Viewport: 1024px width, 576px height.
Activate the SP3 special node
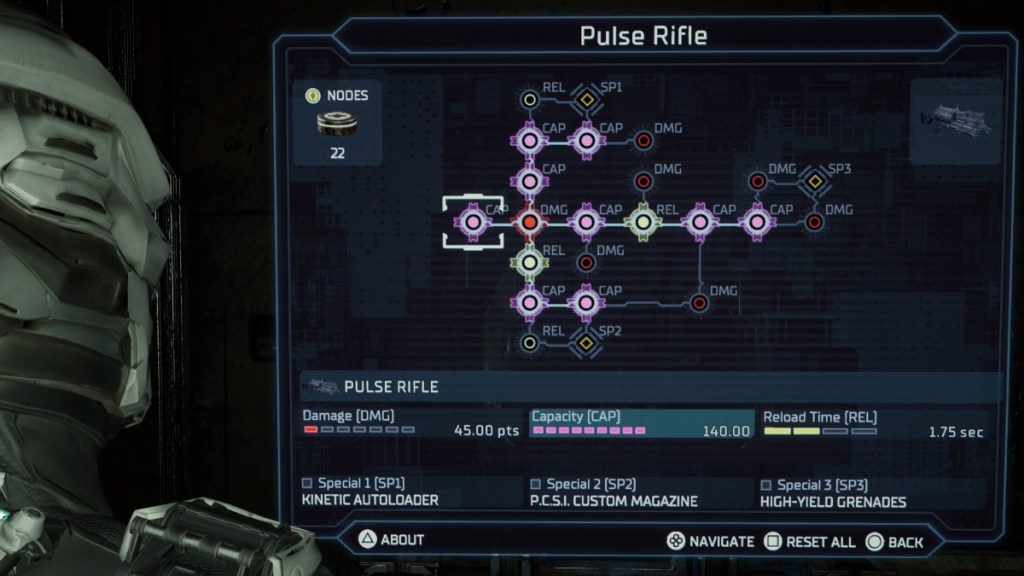[815, 181]
